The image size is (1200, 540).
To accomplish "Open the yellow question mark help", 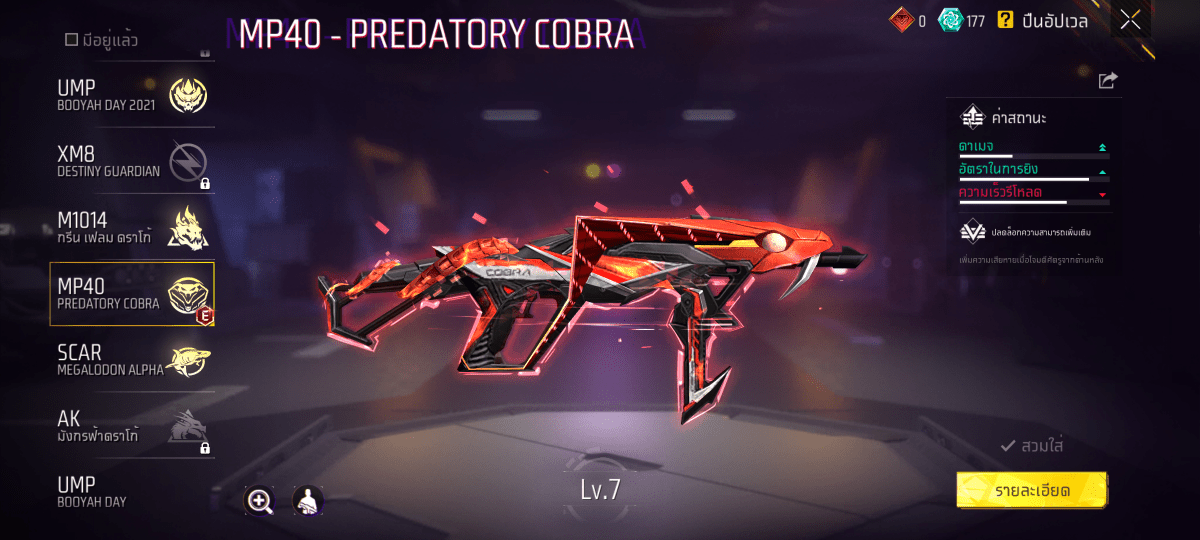I will pos(1006,20).
